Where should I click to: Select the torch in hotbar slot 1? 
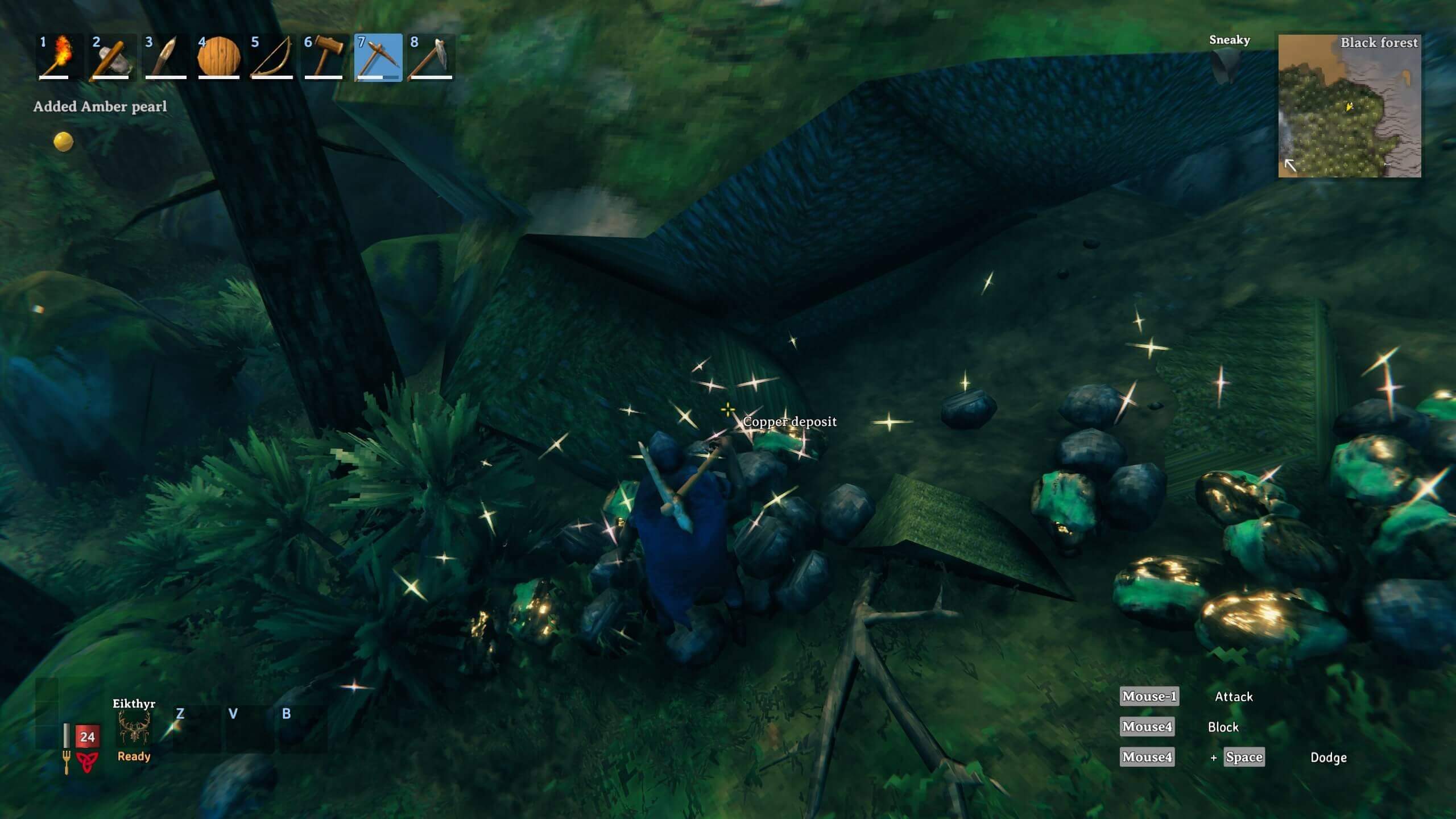(x=59, y=57)
